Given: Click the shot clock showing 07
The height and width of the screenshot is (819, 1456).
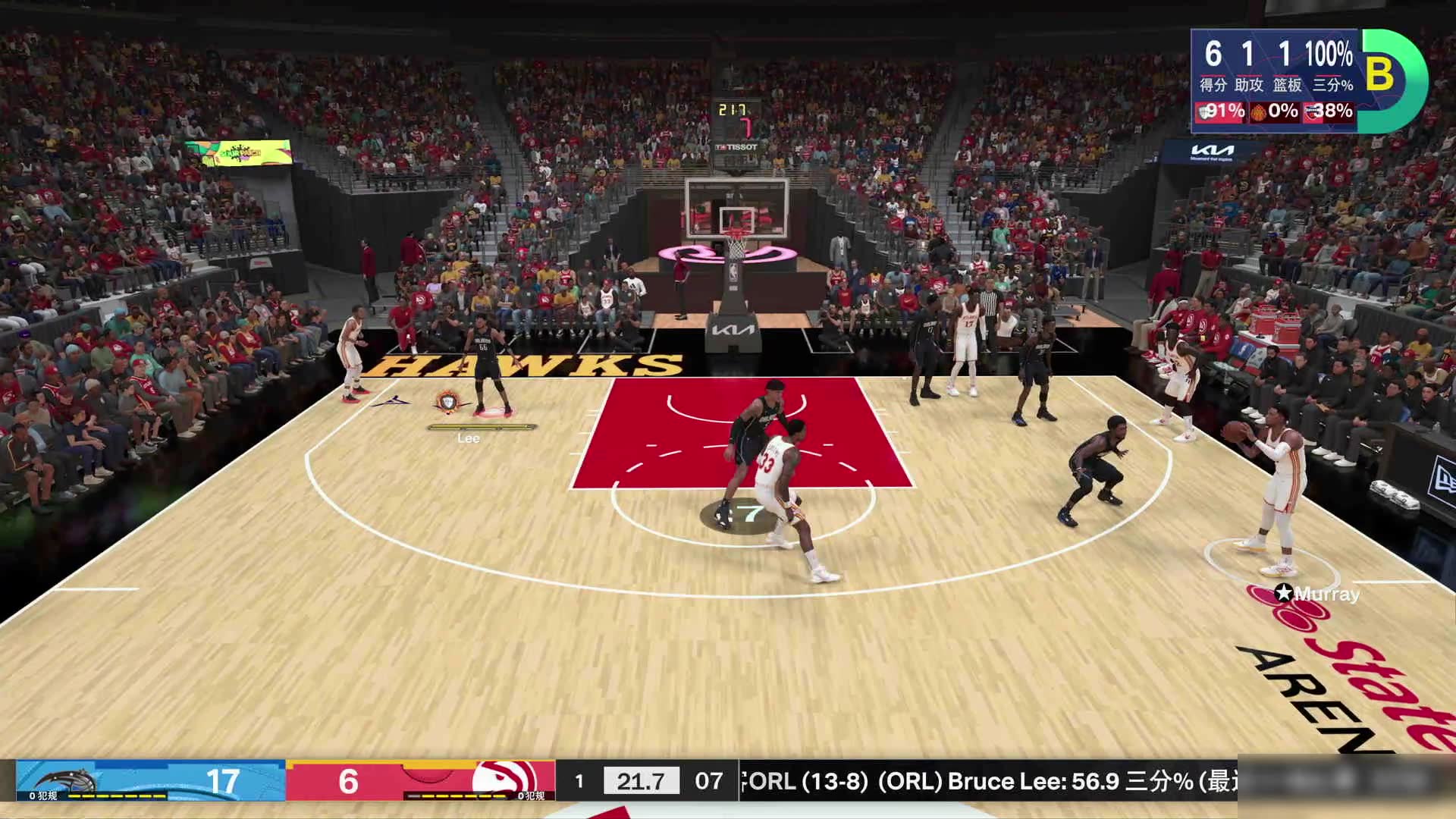Looking at the screenshot, I should click(708, 781).
